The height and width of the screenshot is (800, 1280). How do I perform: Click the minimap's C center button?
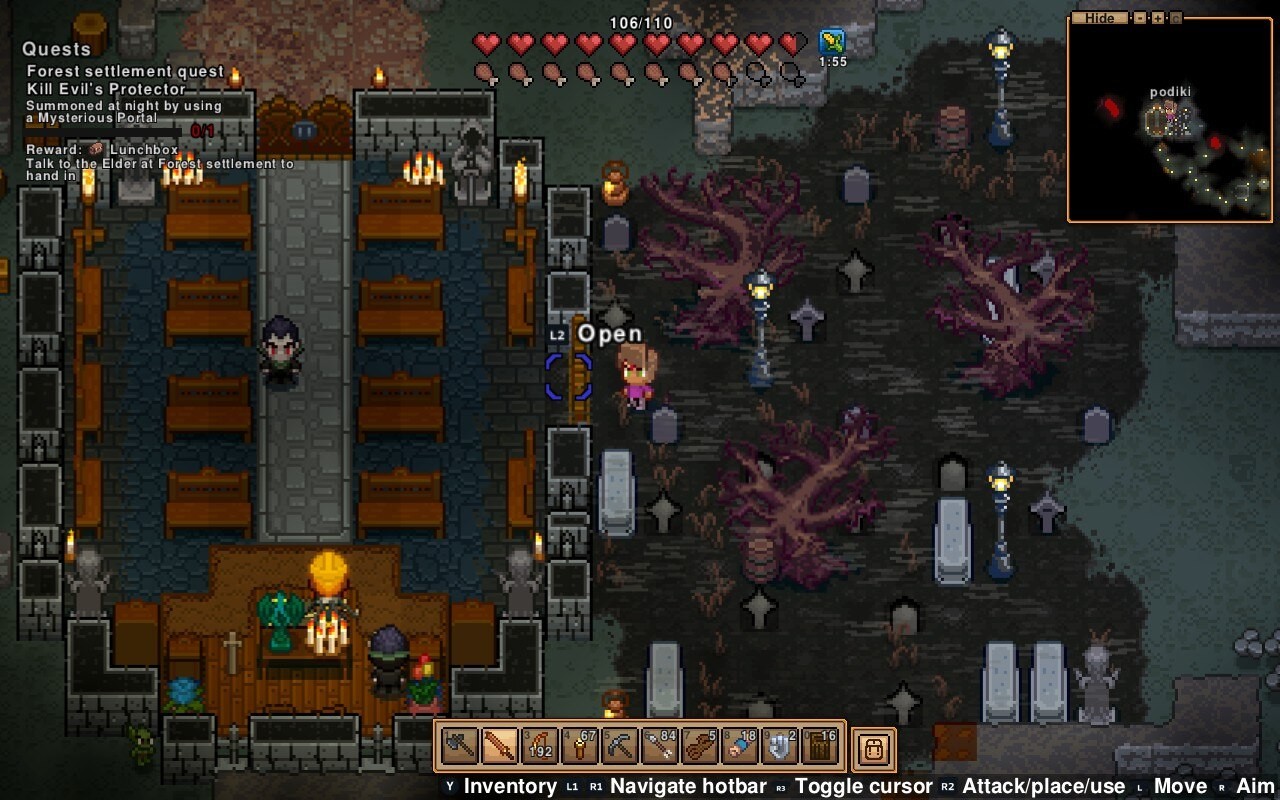(1175, 18)
